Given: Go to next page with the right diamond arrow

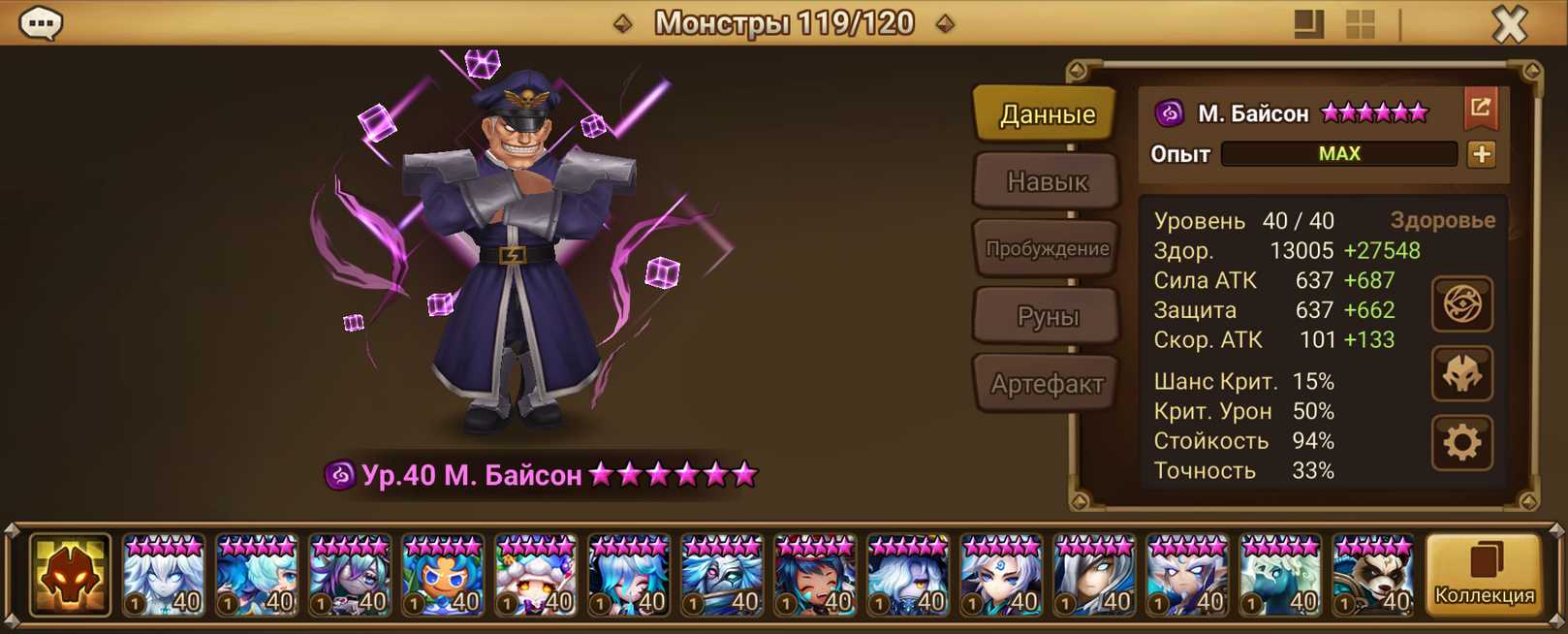Looking at the screenshot, I should (x=945, y=23).
